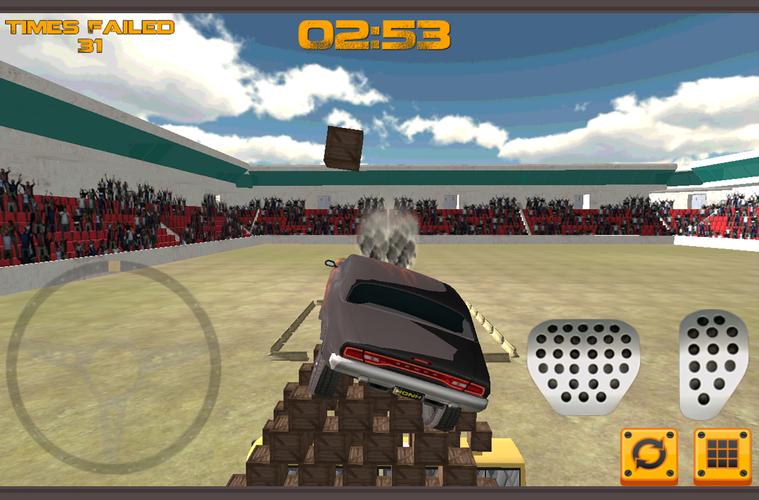Hit the wide brake pedal

(583, 366)
